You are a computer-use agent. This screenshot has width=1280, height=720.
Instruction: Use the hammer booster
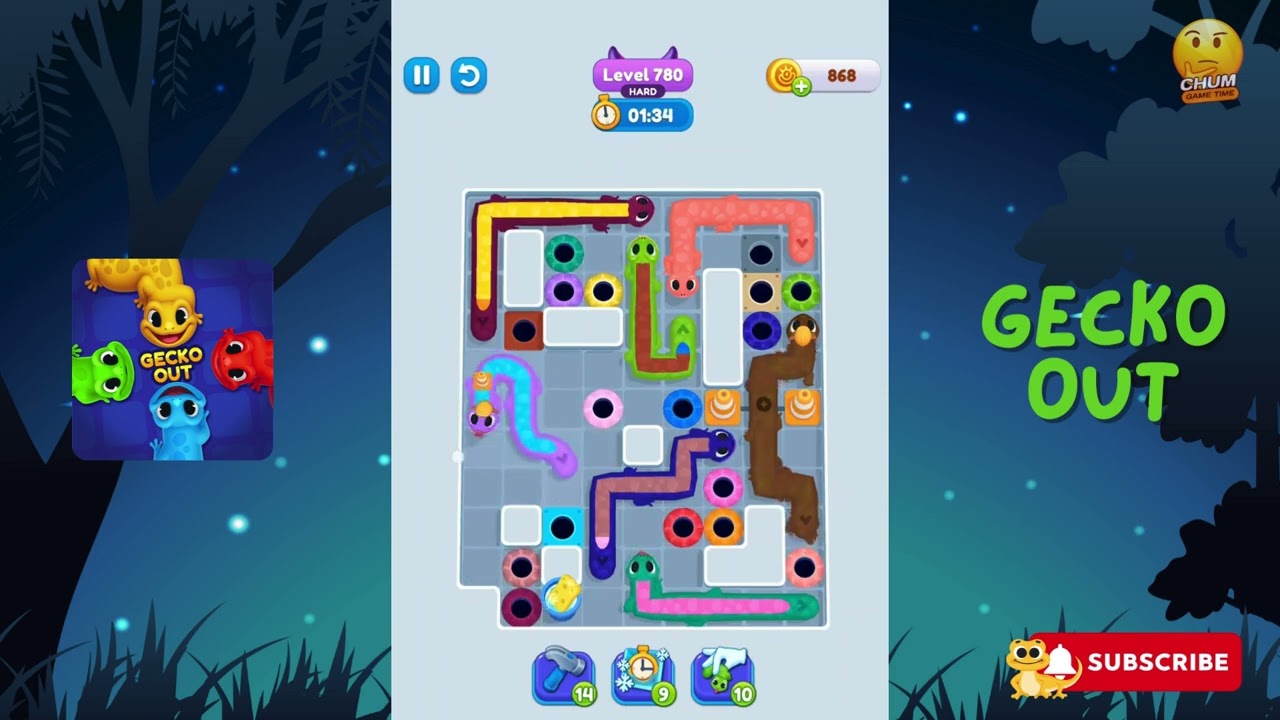click(563, 674)
